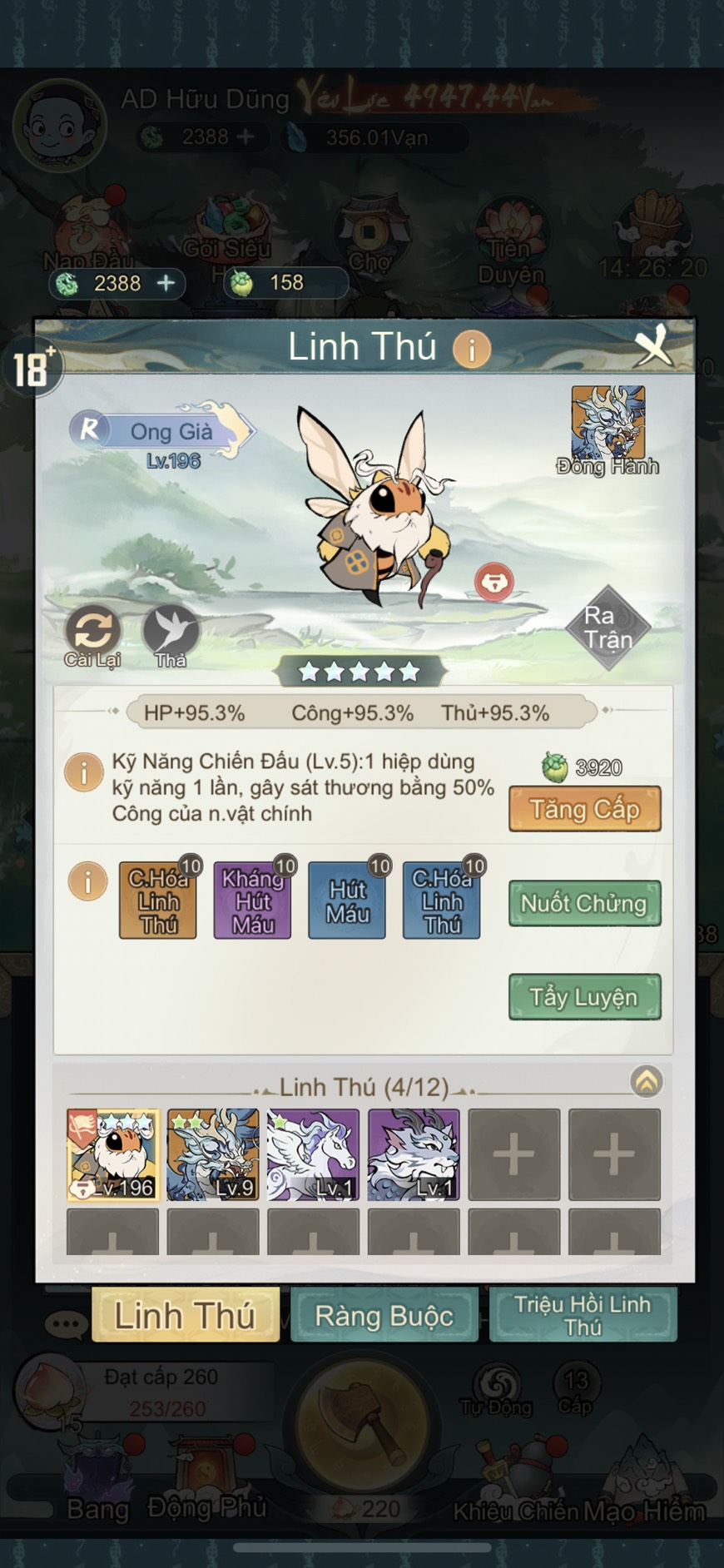Close the Linh Thú panel
This screenshot has height=1568, width=724.
(653, 346)
